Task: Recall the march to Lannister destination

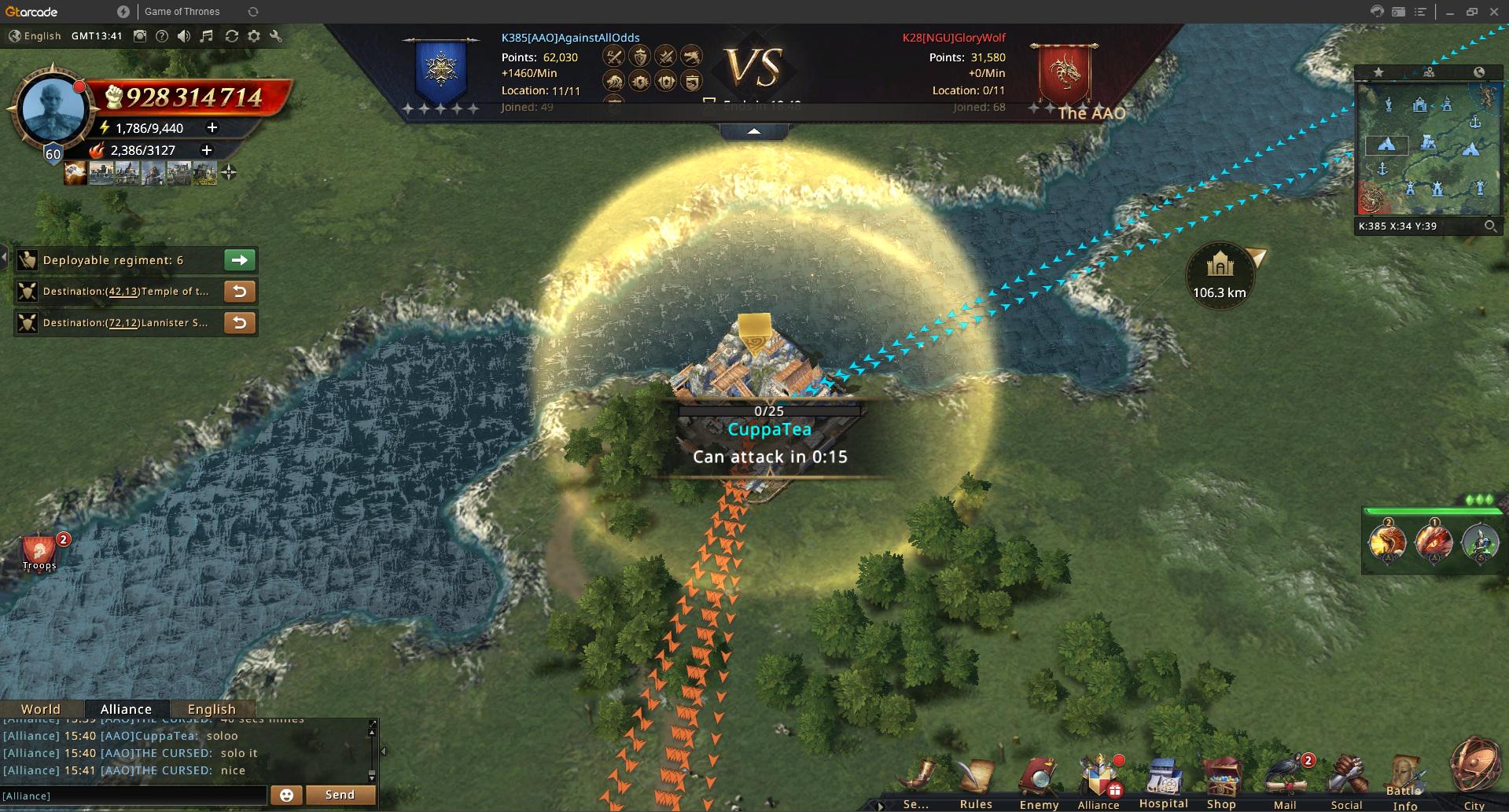Action: coord(240,323)
